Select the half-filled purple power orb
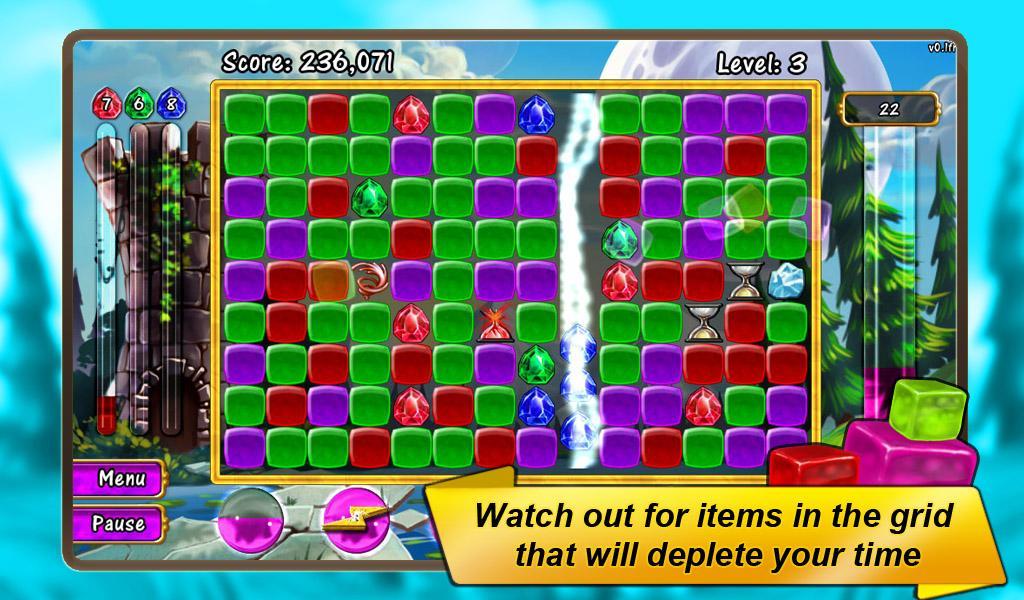 [251, 519]
